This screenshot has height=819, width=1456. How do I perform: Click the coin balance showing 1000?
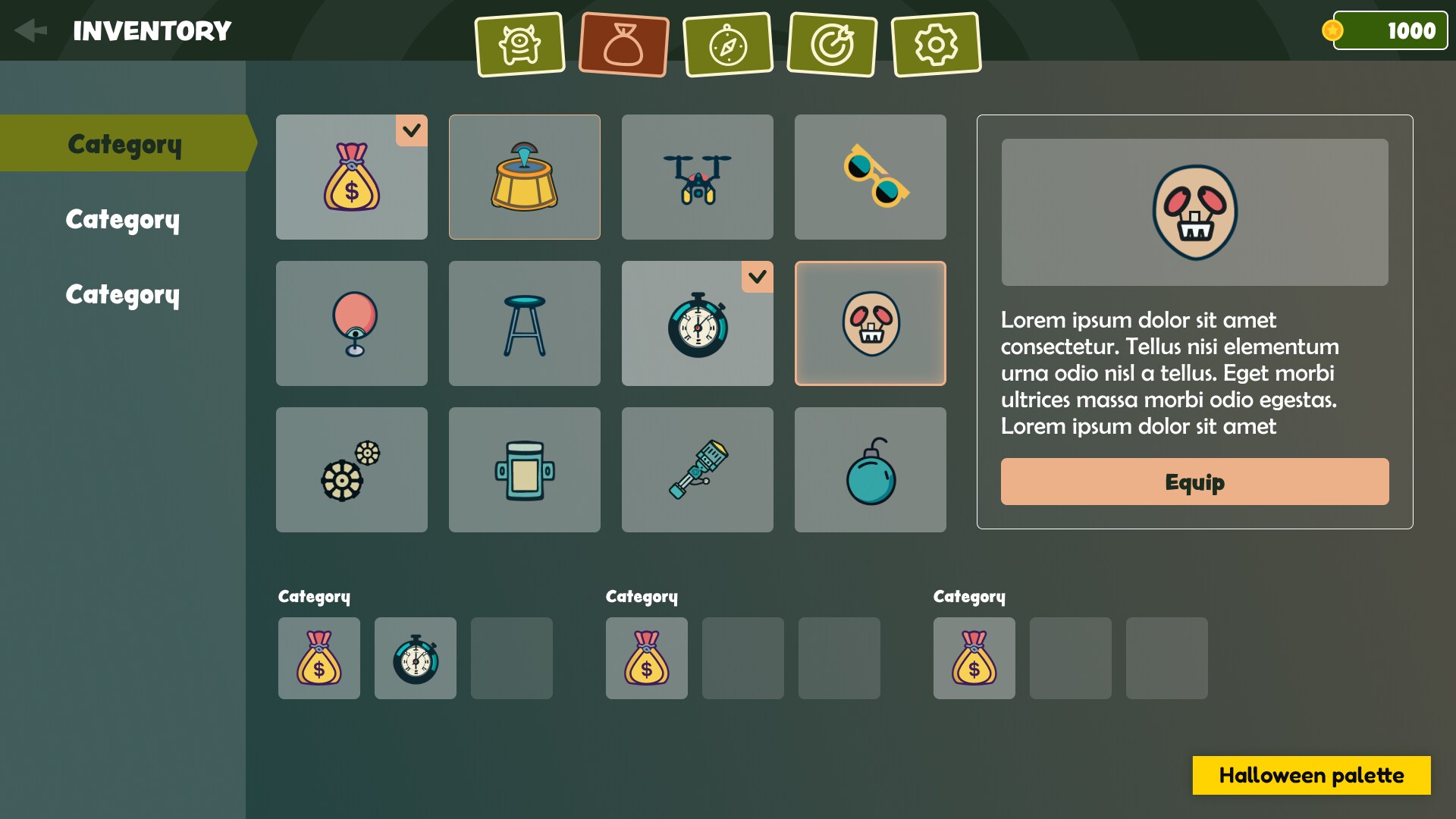(x=1390, y=30)
